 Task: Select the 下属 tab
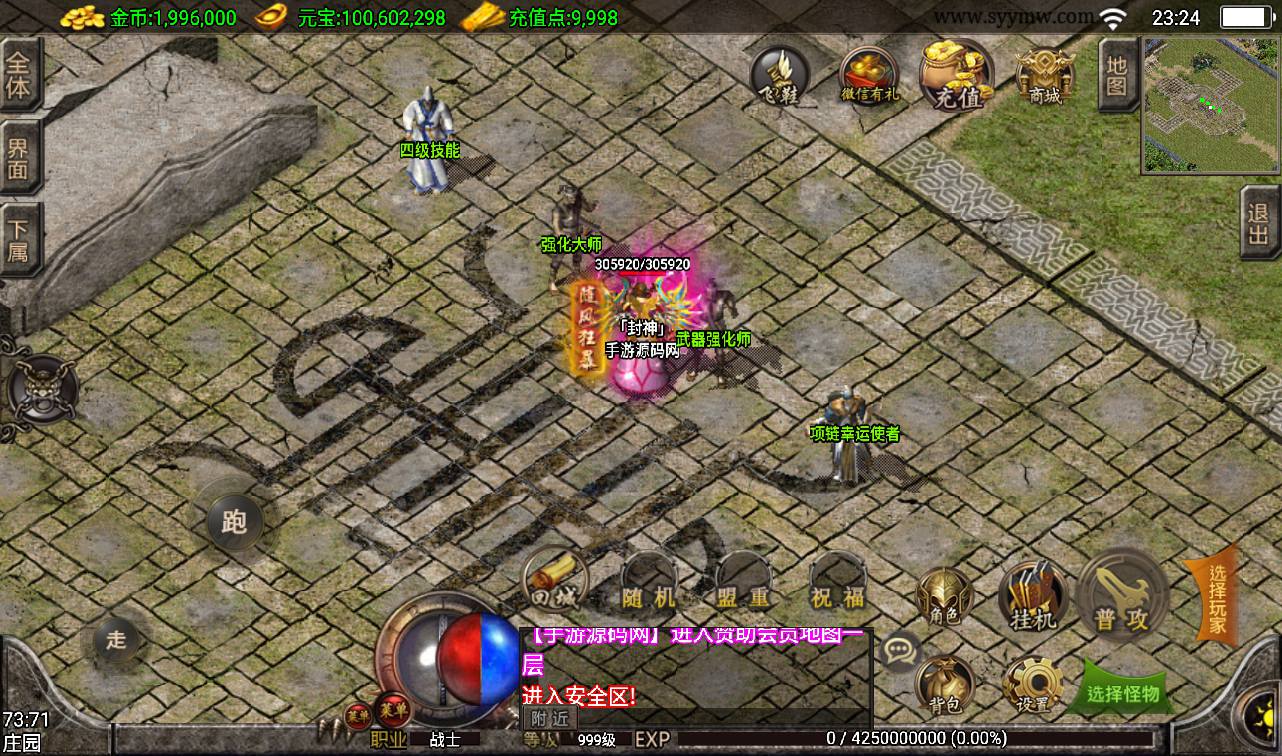coord(19,240)
